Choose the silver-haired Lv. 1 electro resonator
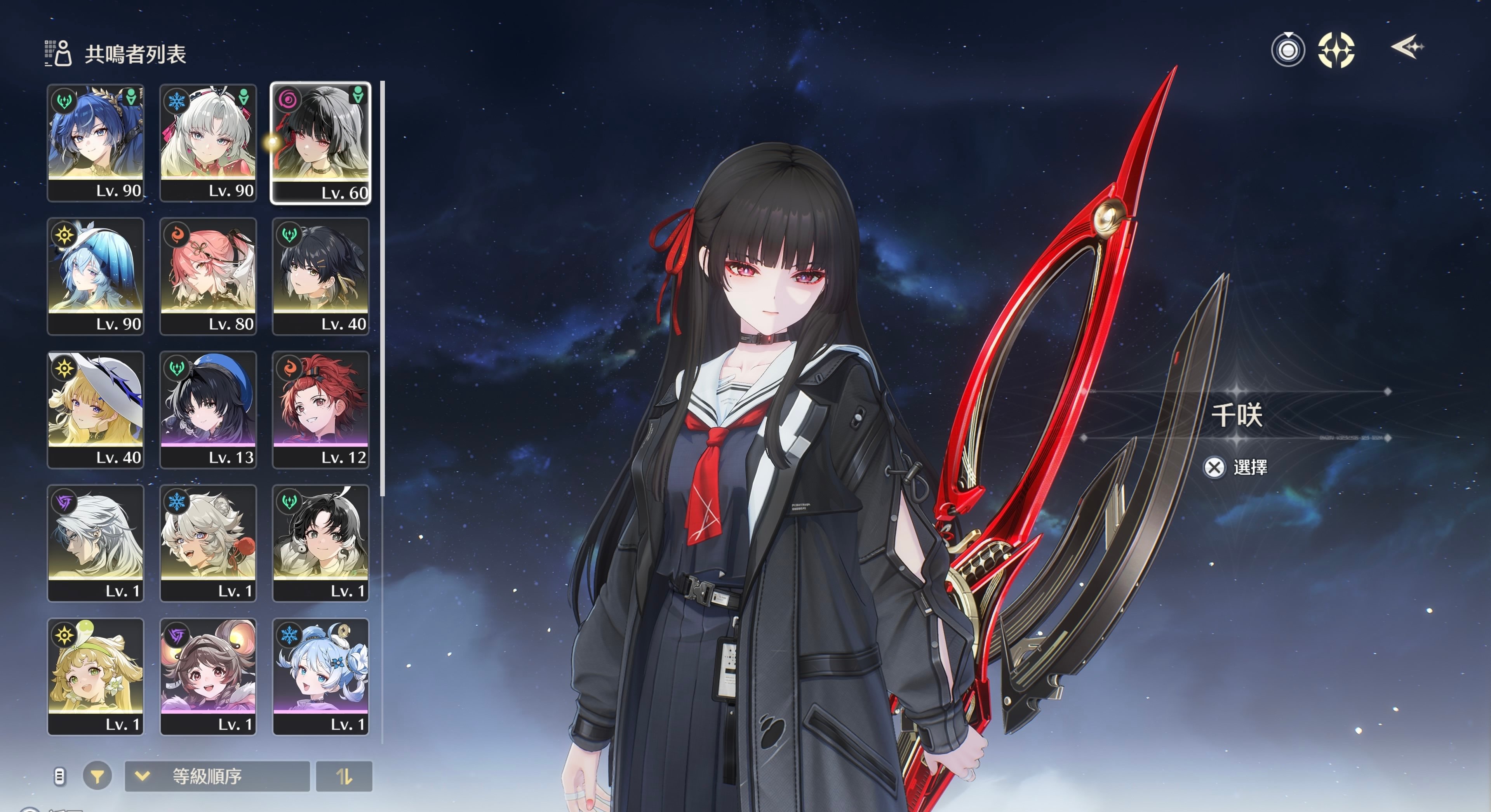Viewport: 1491px width, 812px height. [96, 543]
